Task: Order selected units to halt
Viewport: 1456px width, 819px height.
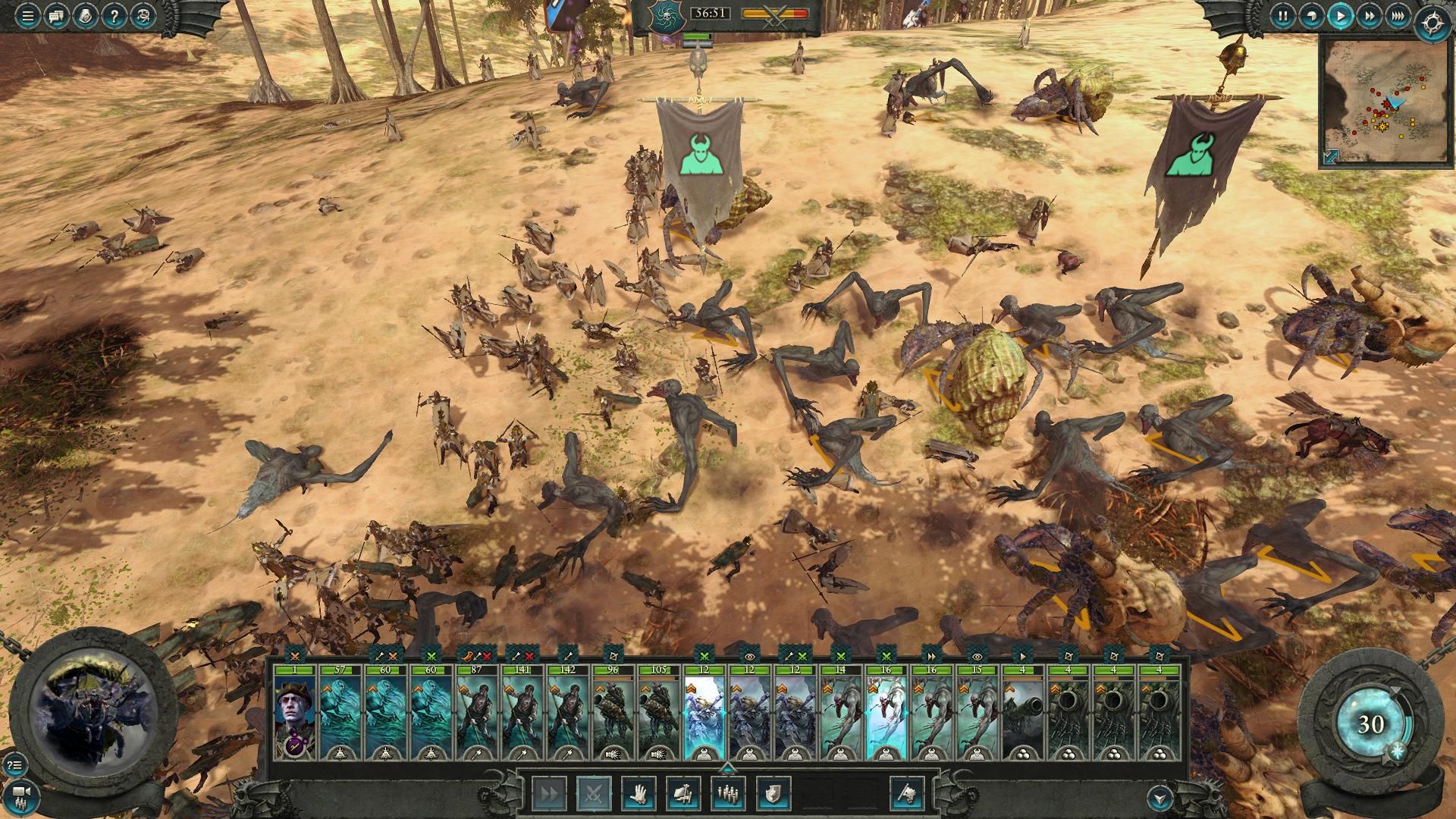Action: (639, 794)
